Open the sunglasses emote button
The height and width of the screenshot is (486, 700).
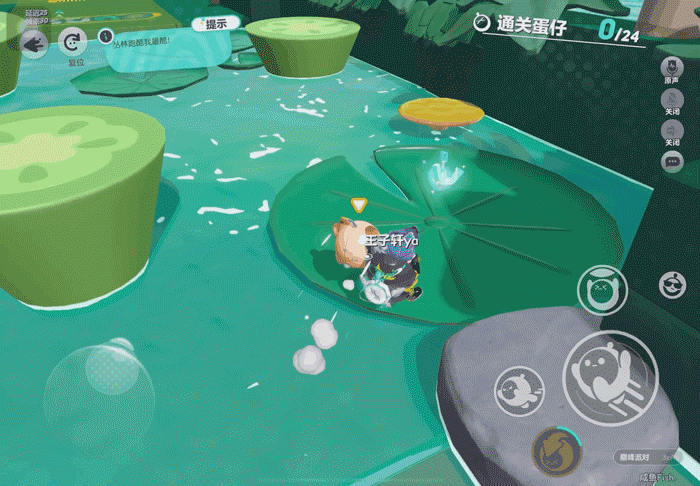point(673,285)
